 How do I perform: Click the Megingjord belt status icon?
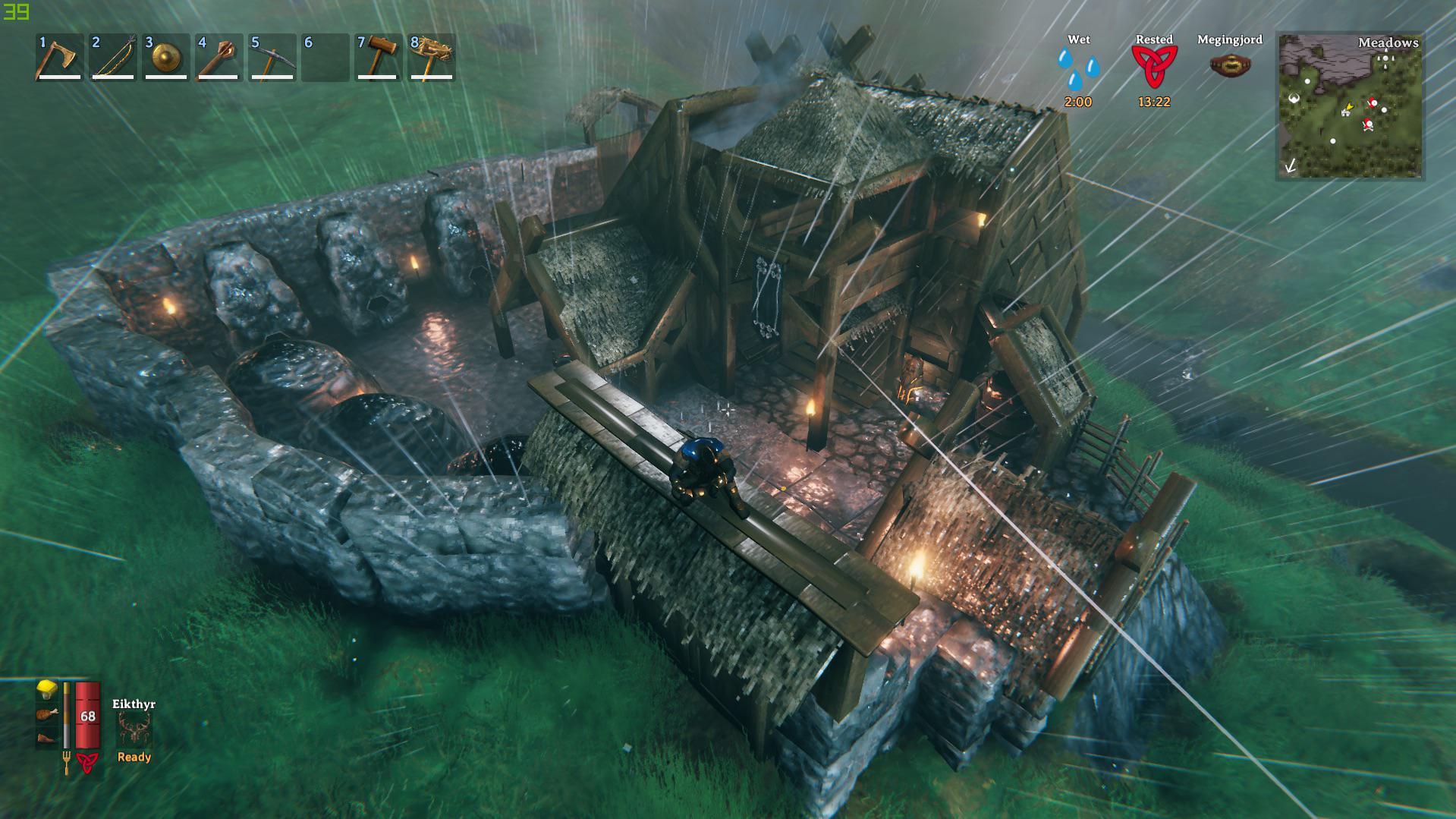tap(1230, 65)
